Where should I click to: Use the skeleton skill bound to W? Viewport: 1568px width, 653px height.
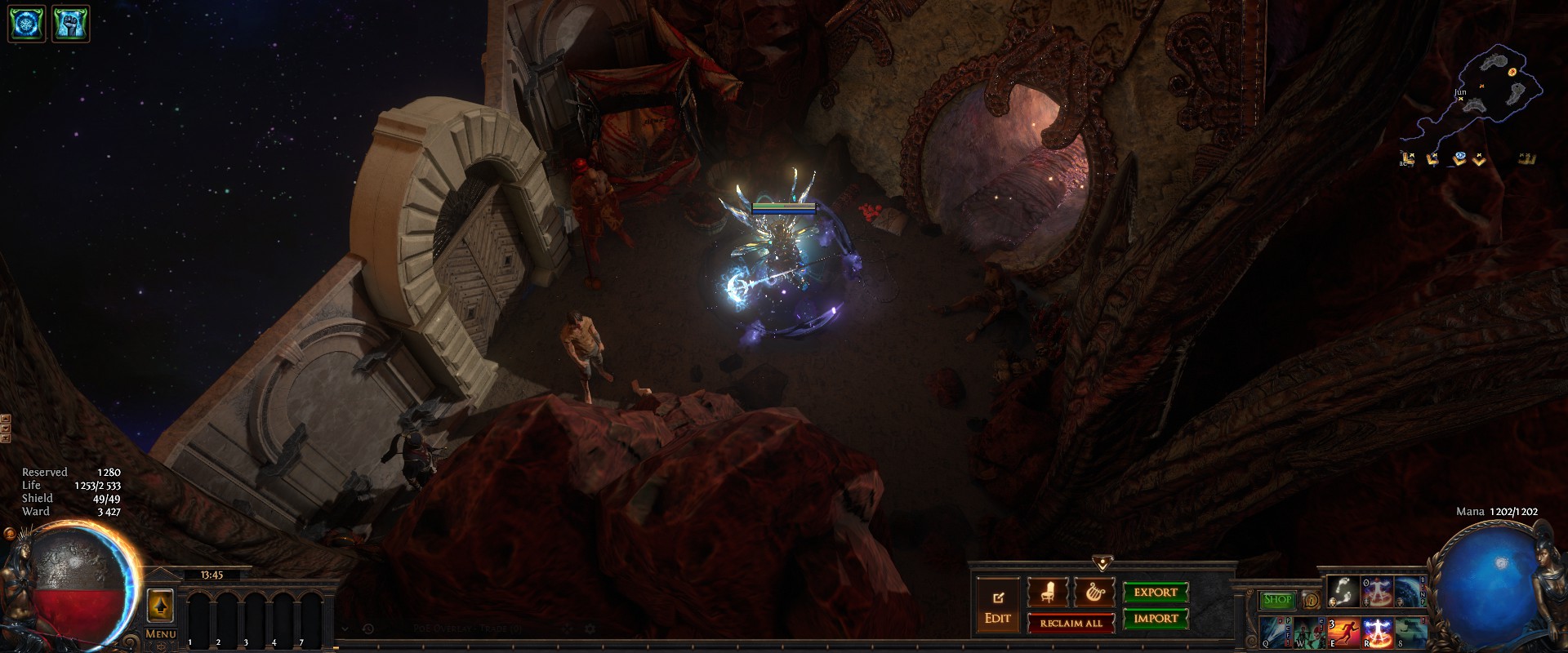tap(1309, 632)
